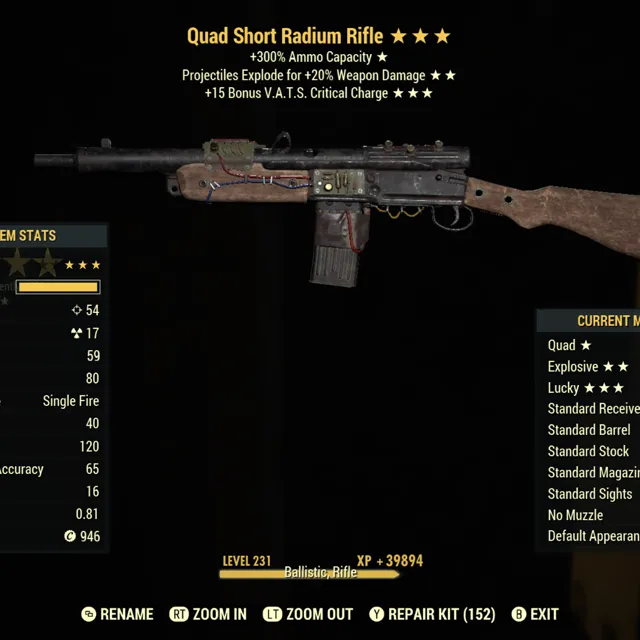640x640 pixels.
Task: Select the Default Appearance row
Action: [593, 536]
